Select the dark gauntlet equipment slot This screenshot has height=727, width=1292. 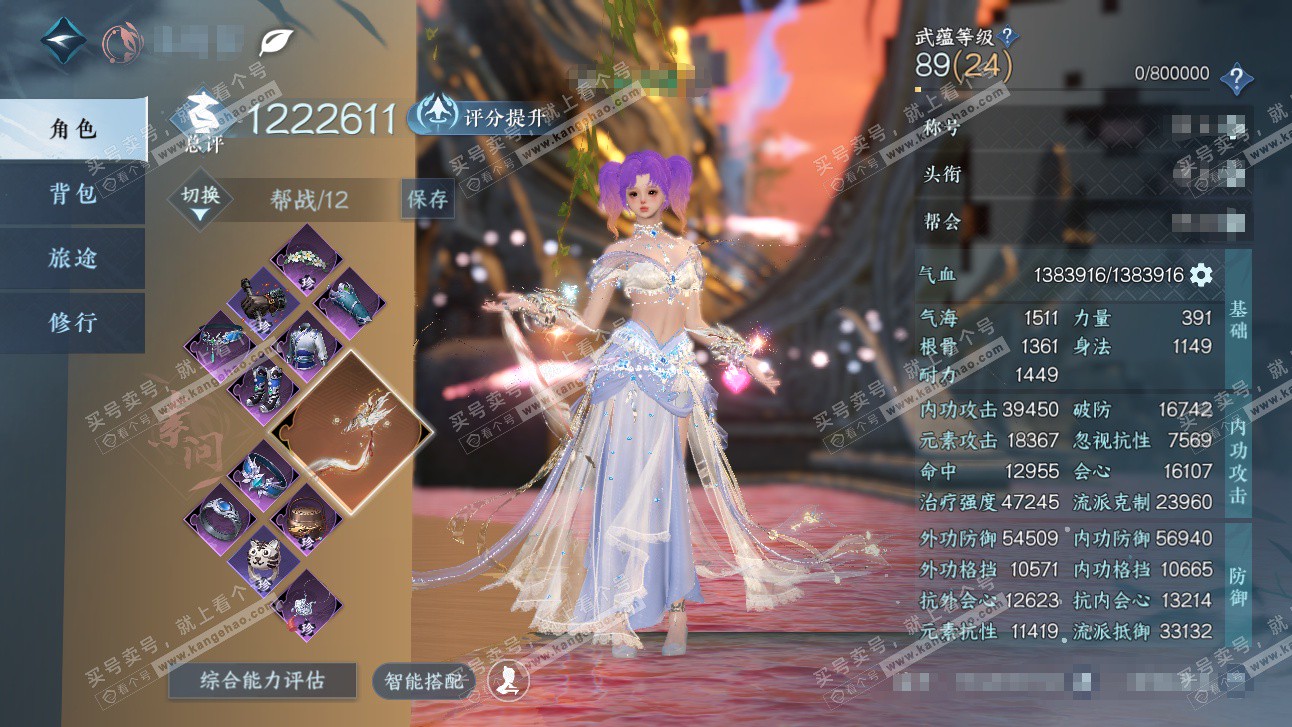point(263,301)
